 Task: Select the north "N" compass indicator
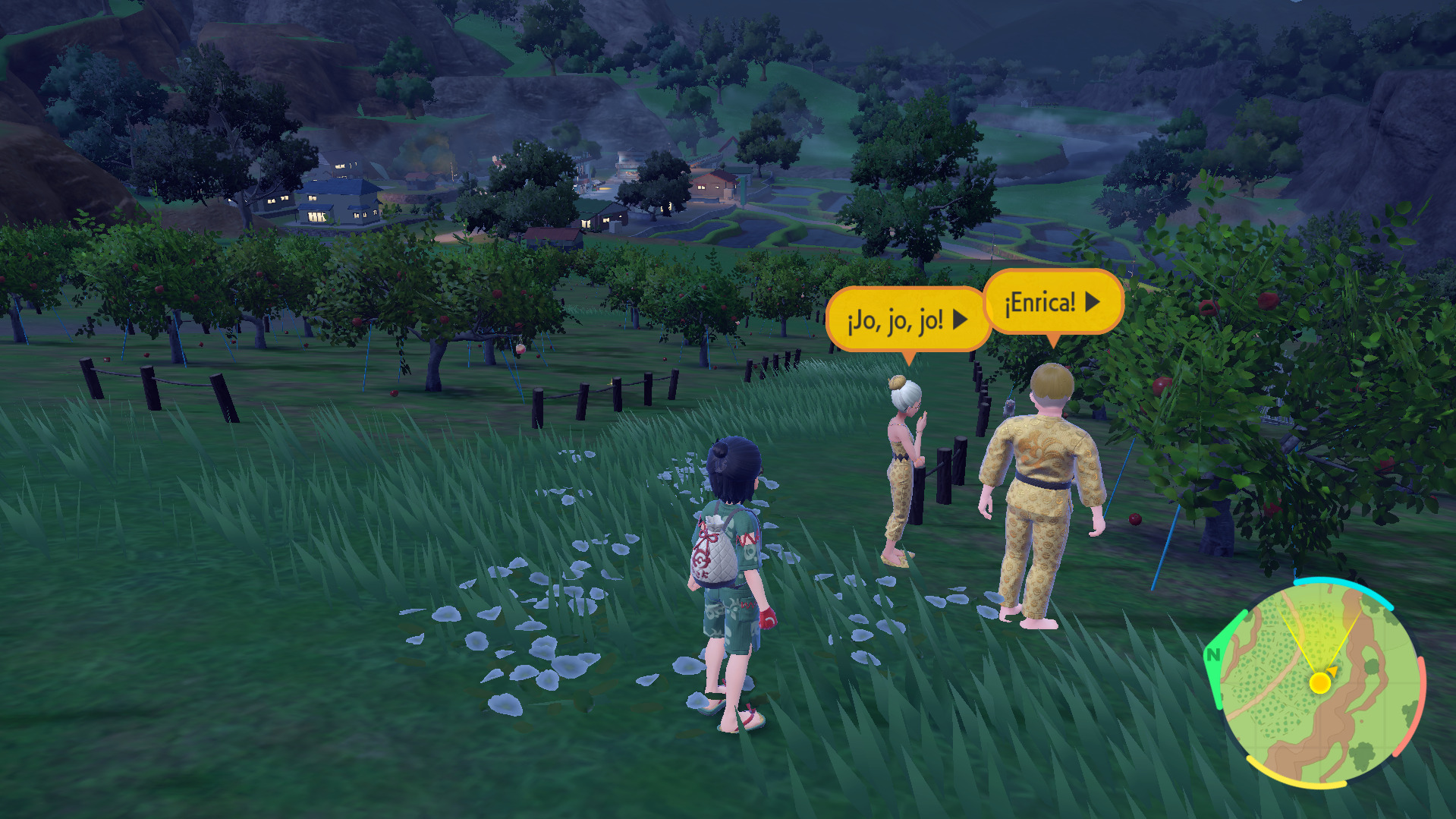click(1213, 654)
